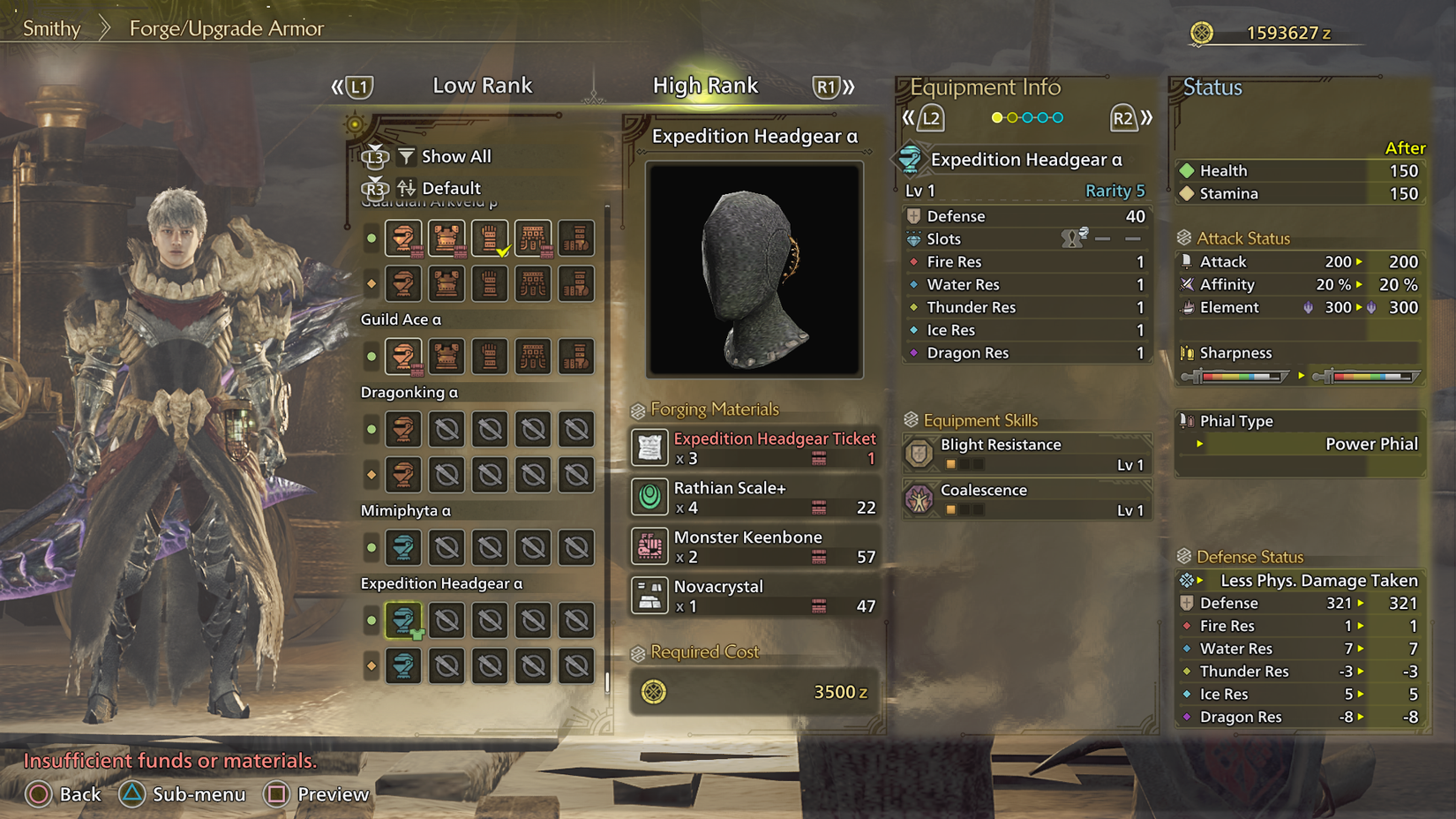Switch to the Low Rank tab

[482, 86]
